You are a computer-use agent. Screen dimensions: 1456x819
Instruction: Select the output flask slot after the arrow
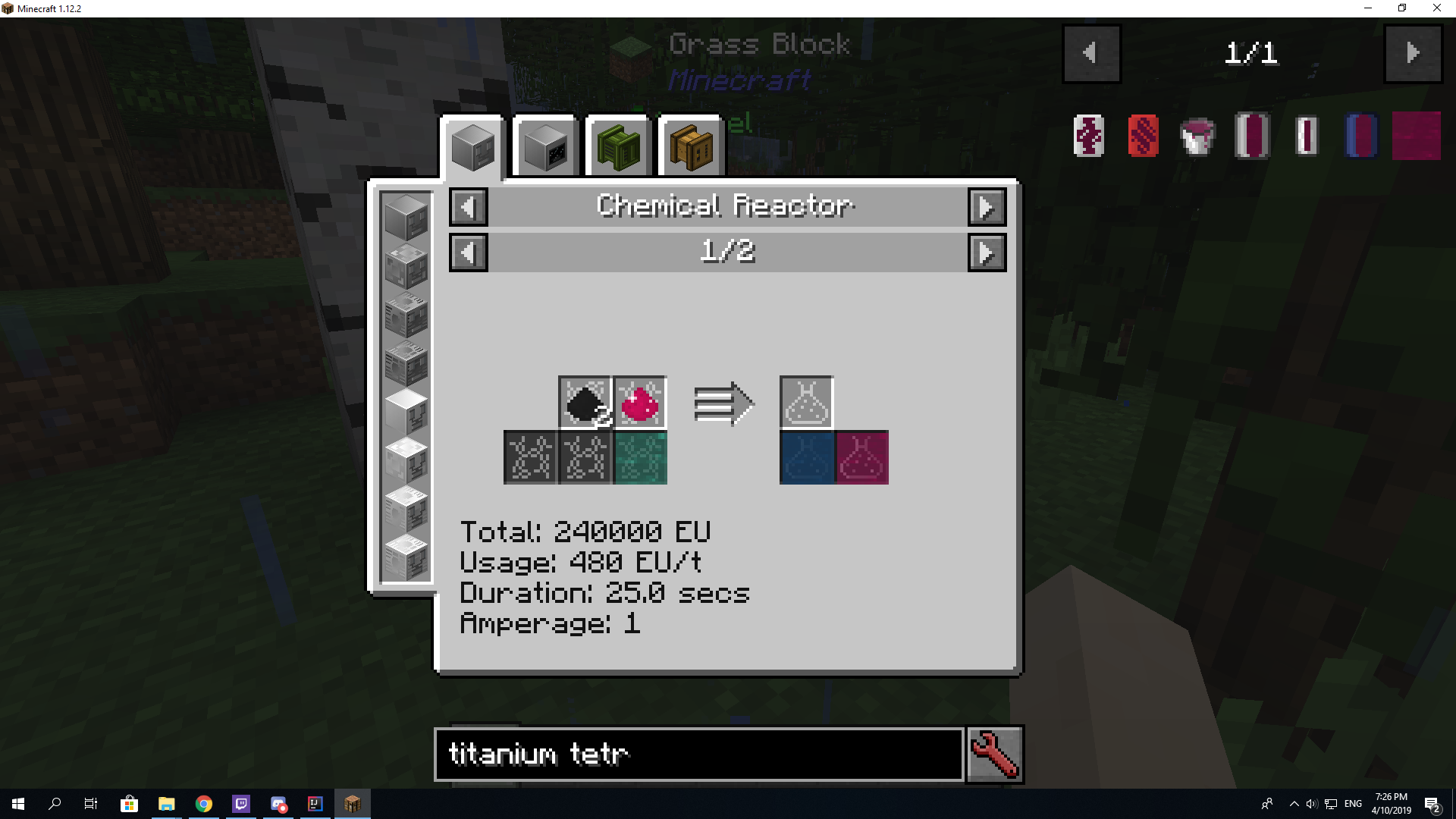pyautogui.click(x=806, y=403)
